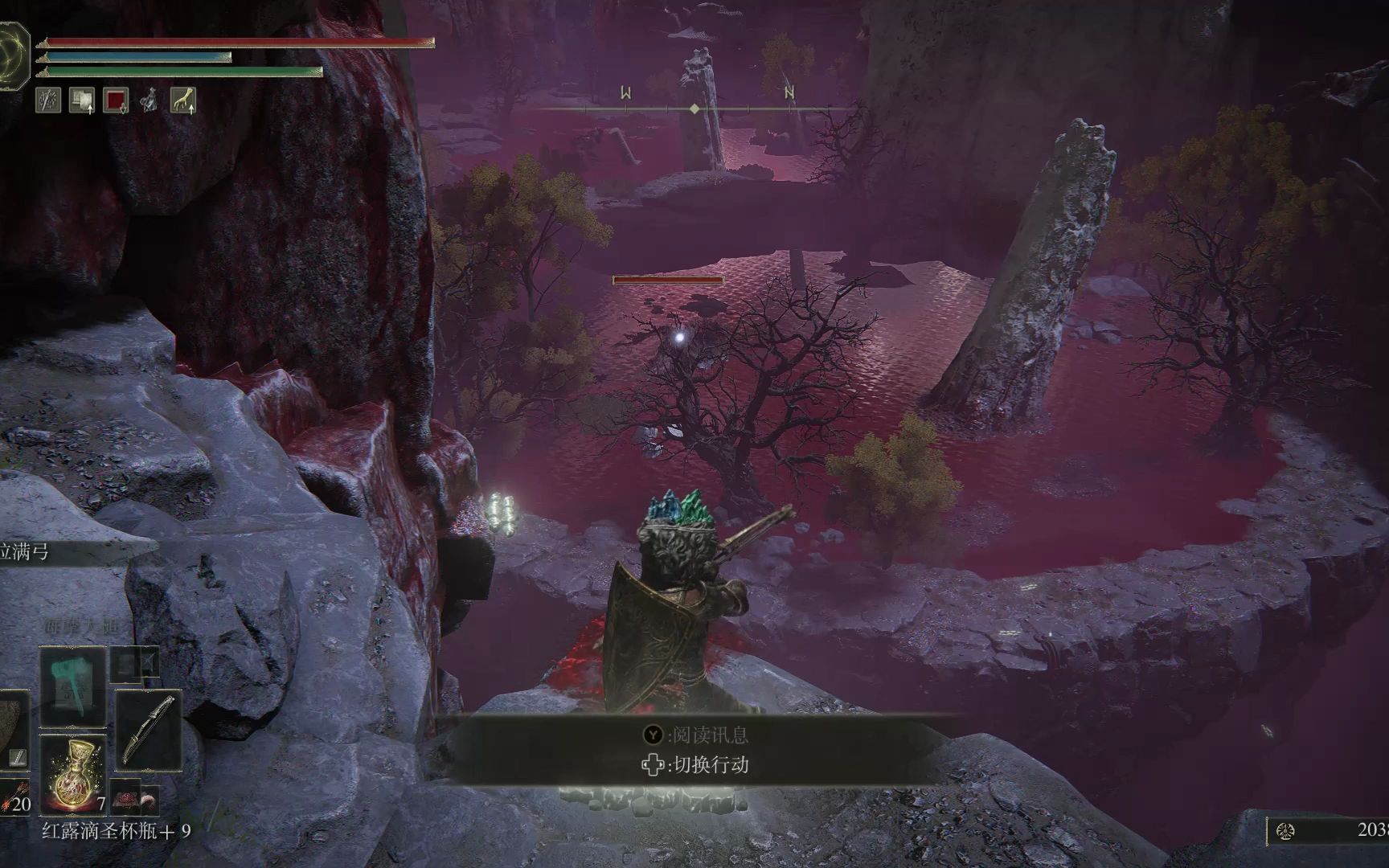Screen dimensions: 1389x868
Task: Select the Flask of Crimson Tears slot
Action: [x=73, y=773]
